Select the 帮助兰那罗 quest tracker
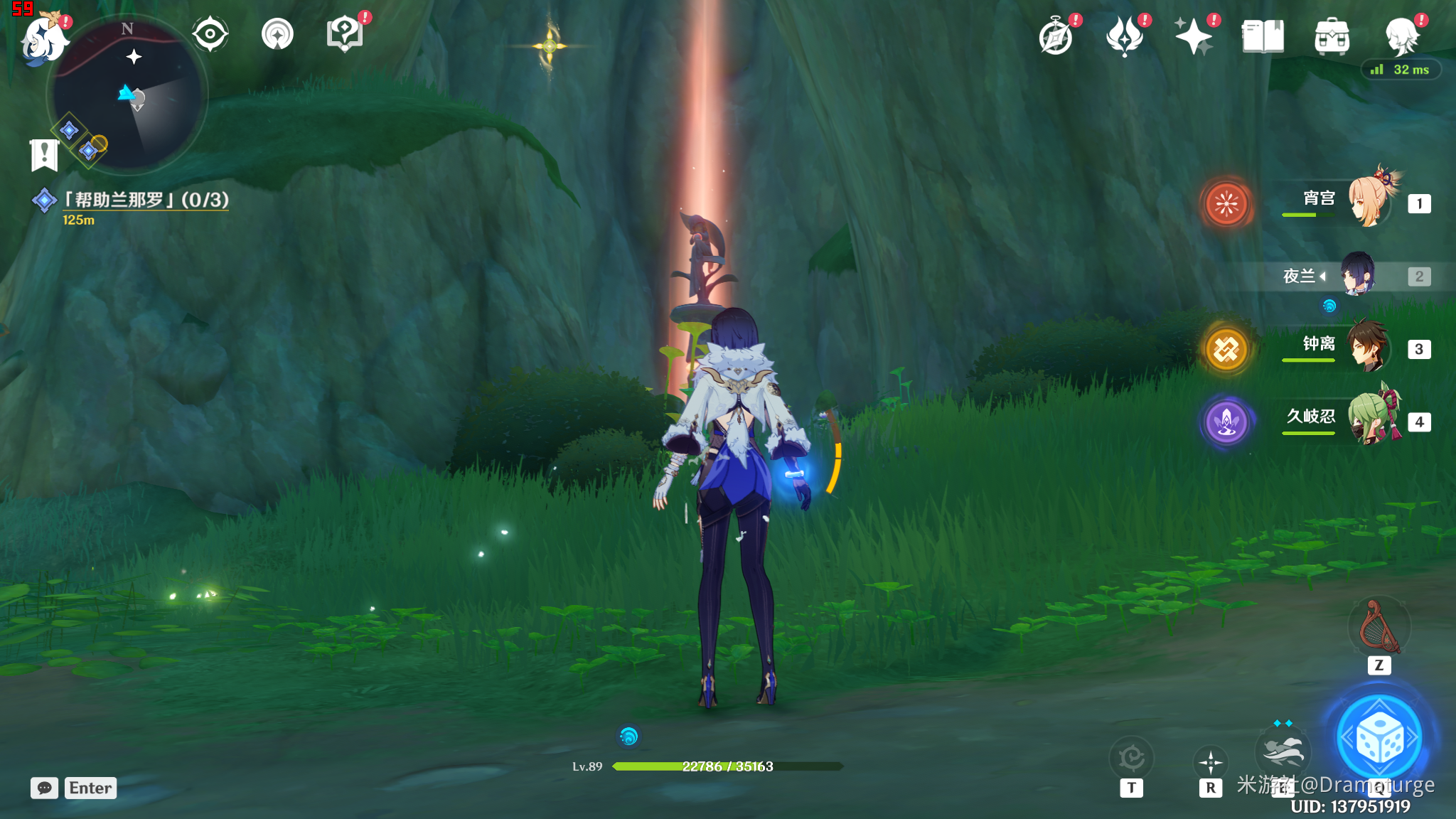 coord(146,200)
